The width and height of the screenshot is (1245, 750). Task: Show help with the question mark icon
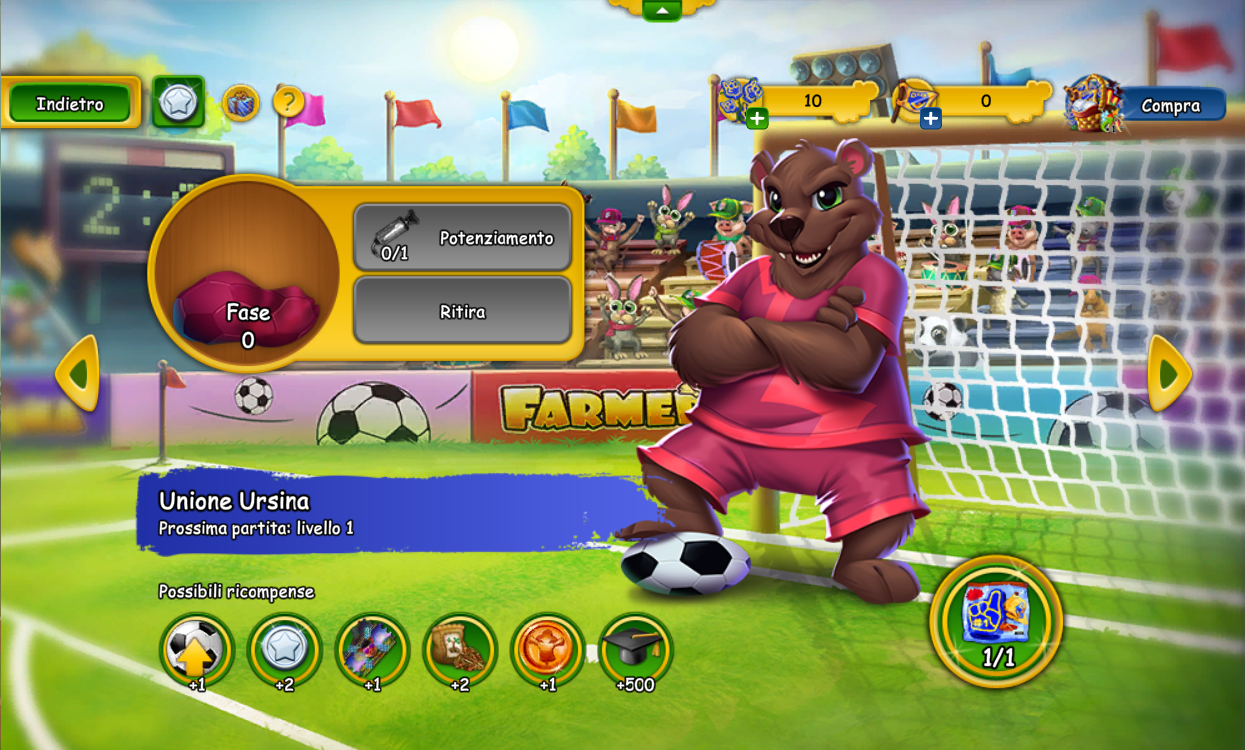(x=288, y=101)
